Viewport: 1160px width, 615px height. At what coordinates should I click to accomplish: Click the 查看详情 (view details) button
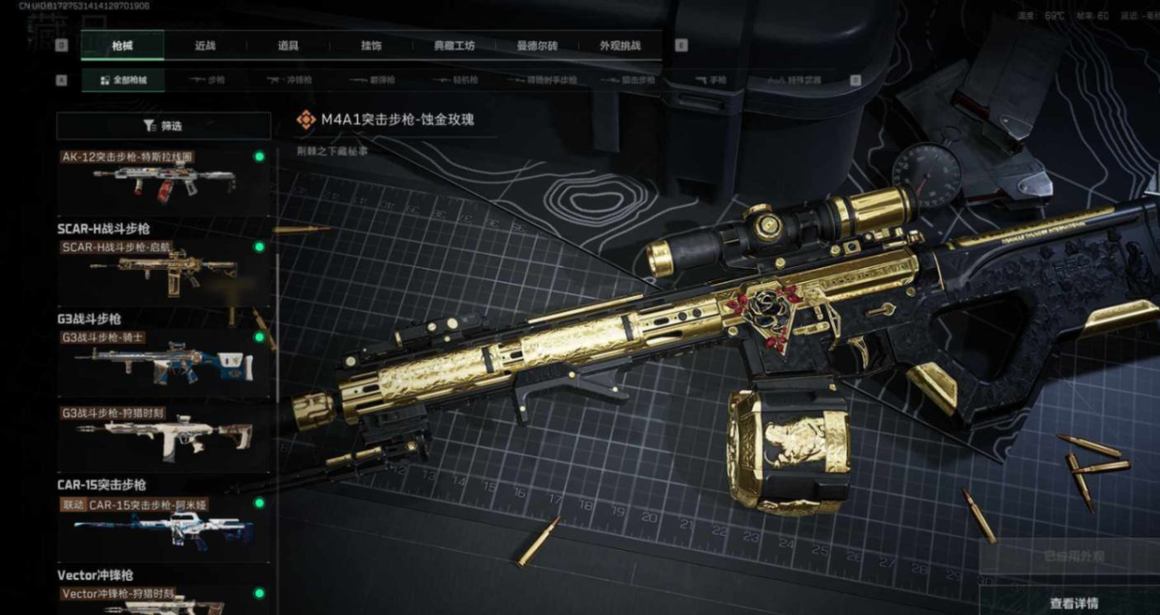[1073, 603]
